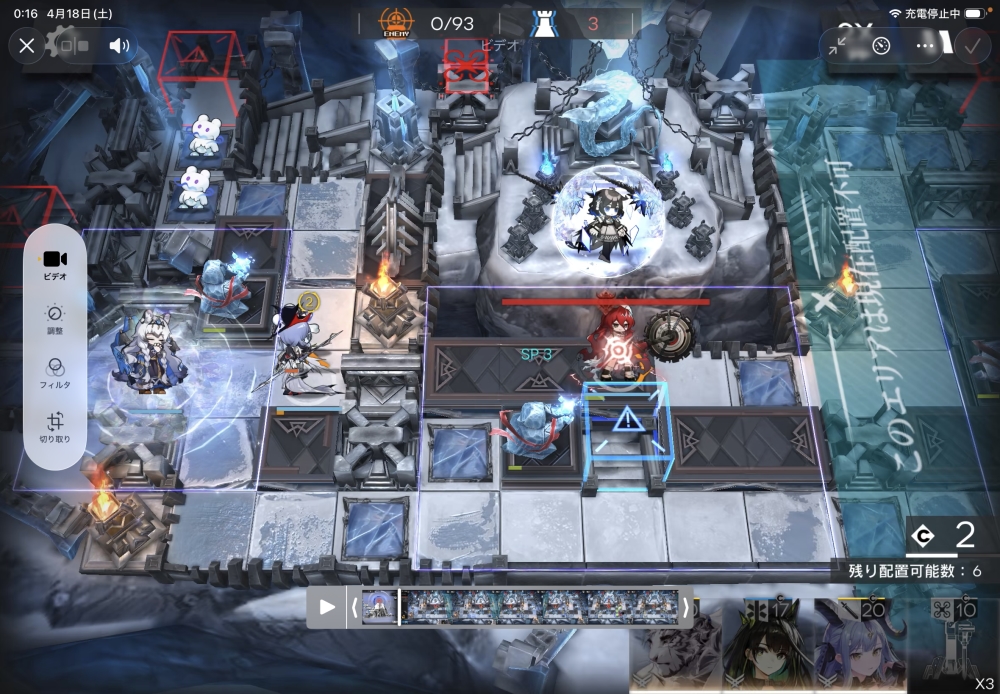
Task: Open the 調整 adjustments tab
Action: pyautogui.click(x=56, y=318)
